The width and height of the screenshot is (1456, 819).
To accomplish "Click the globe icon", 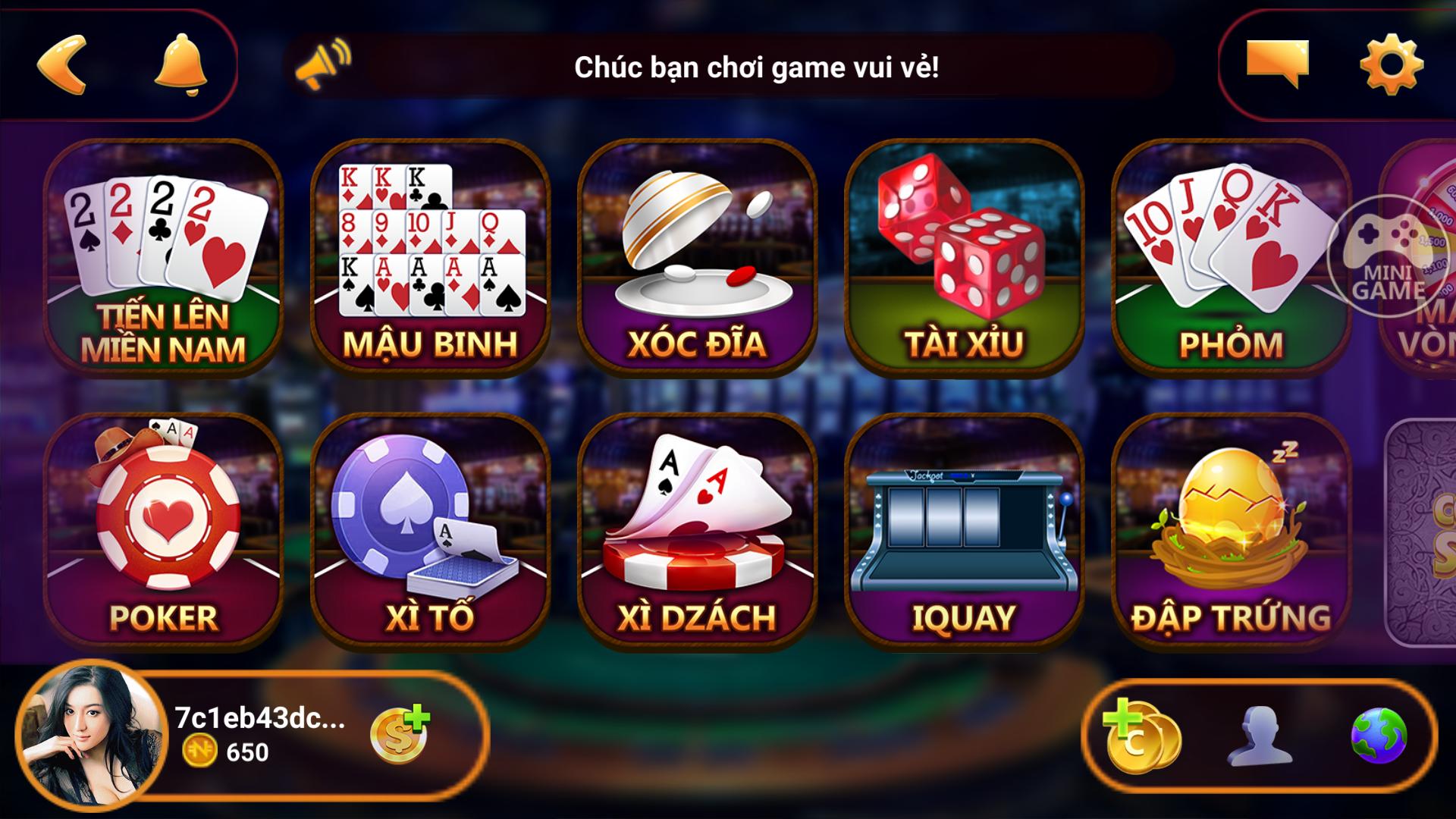I will point(1379,736).
